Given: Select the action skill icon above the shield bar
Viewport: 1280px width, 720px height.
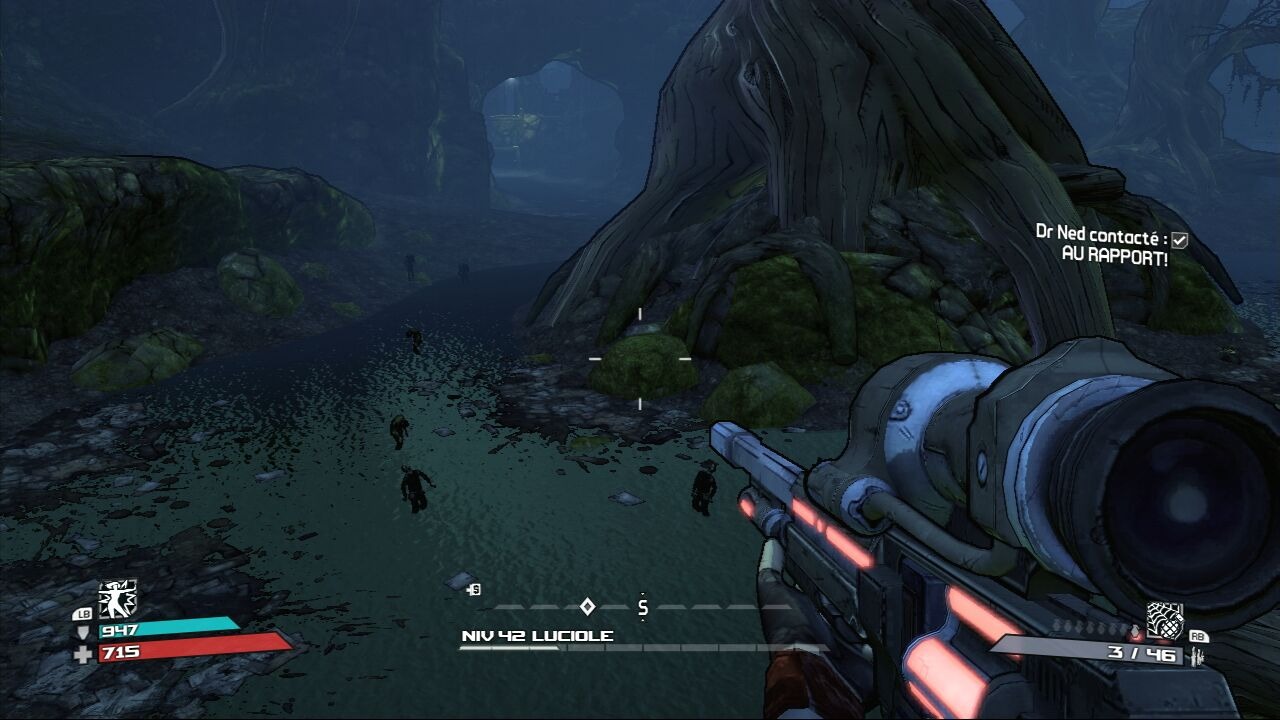Looking at the screenshot, I should tap(117, 598).
